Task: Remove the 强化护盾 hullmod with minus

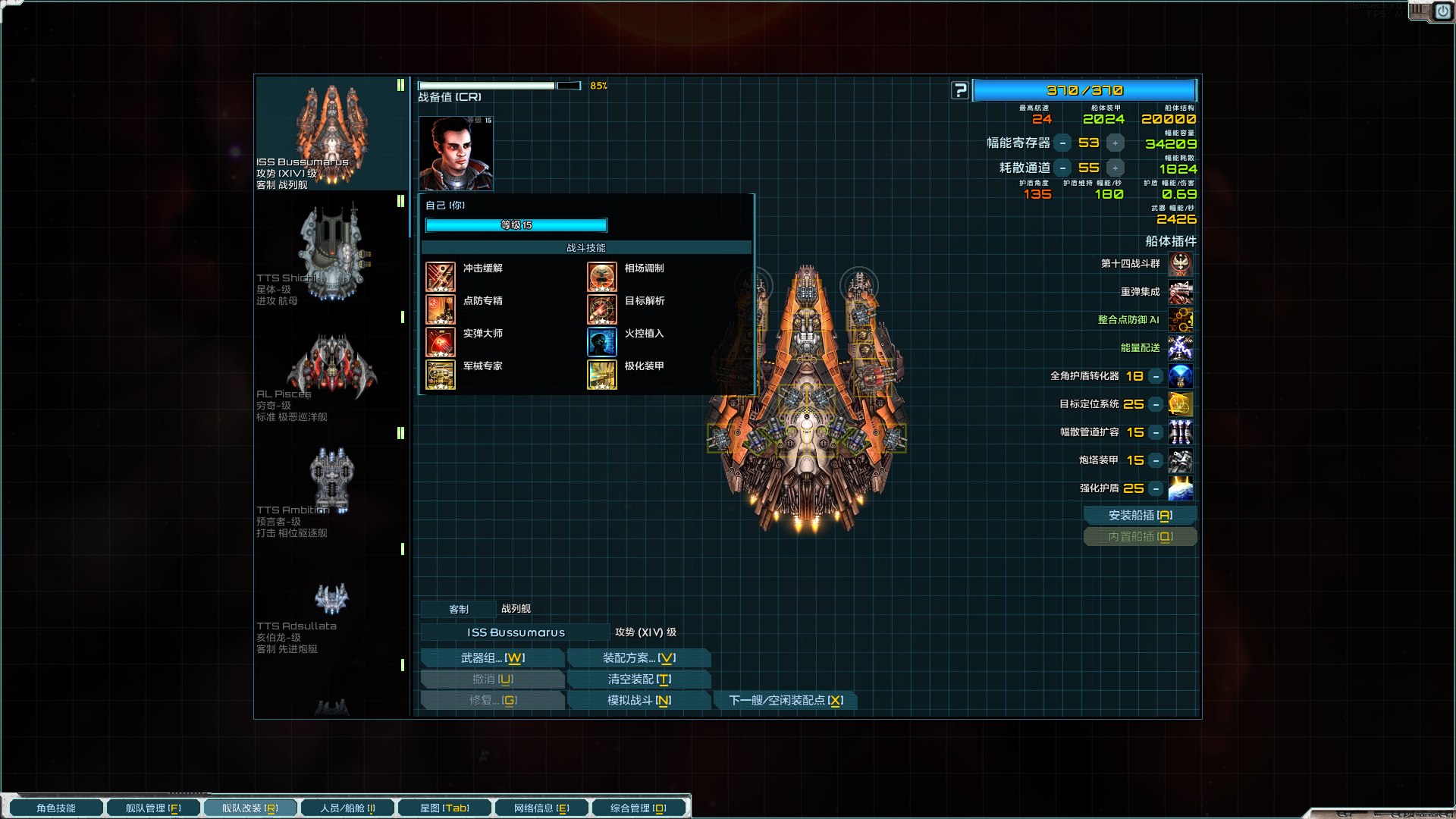Action: (1156, 489)
